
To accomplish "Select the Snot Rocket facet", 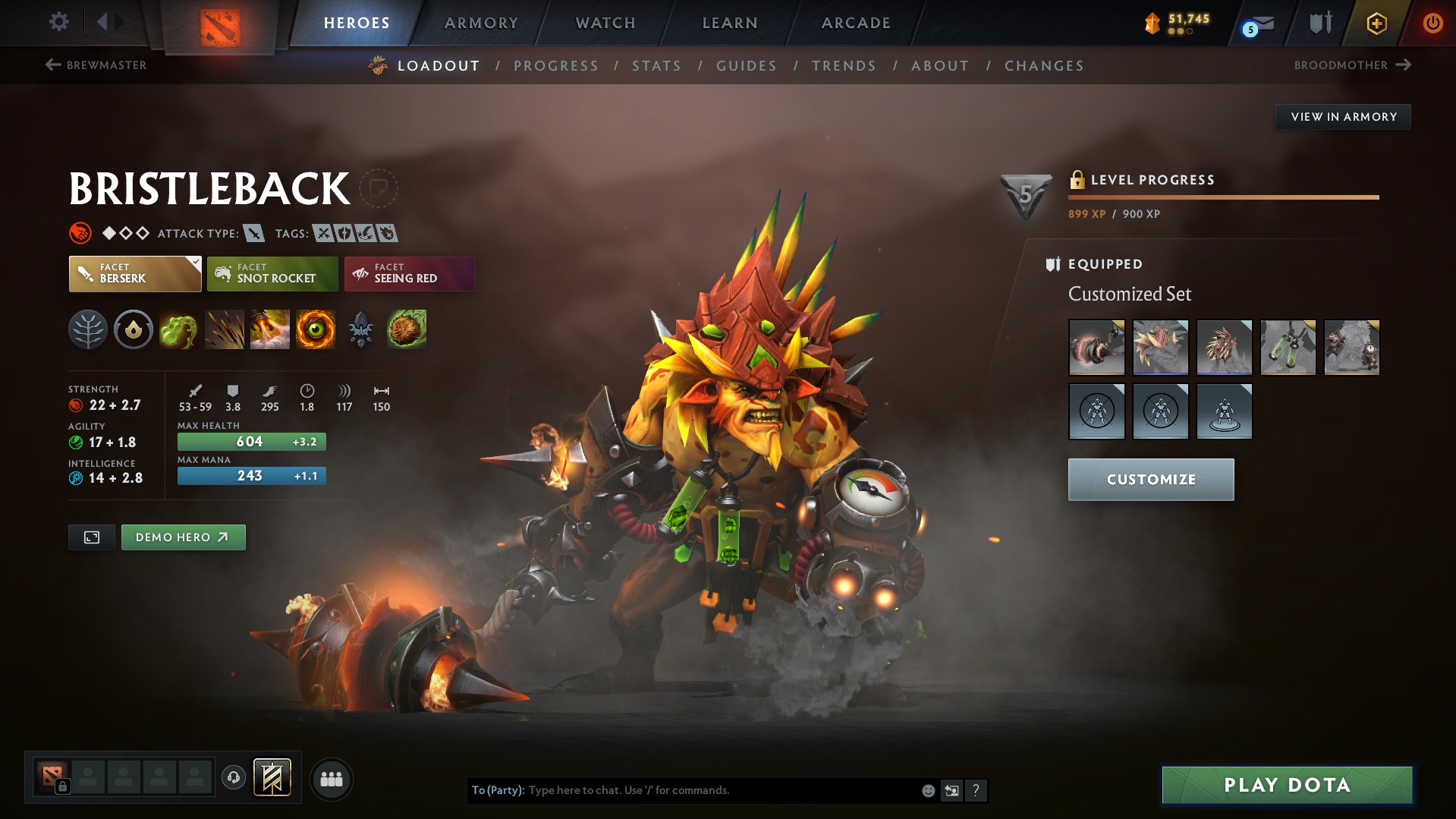I will point(272,274).
